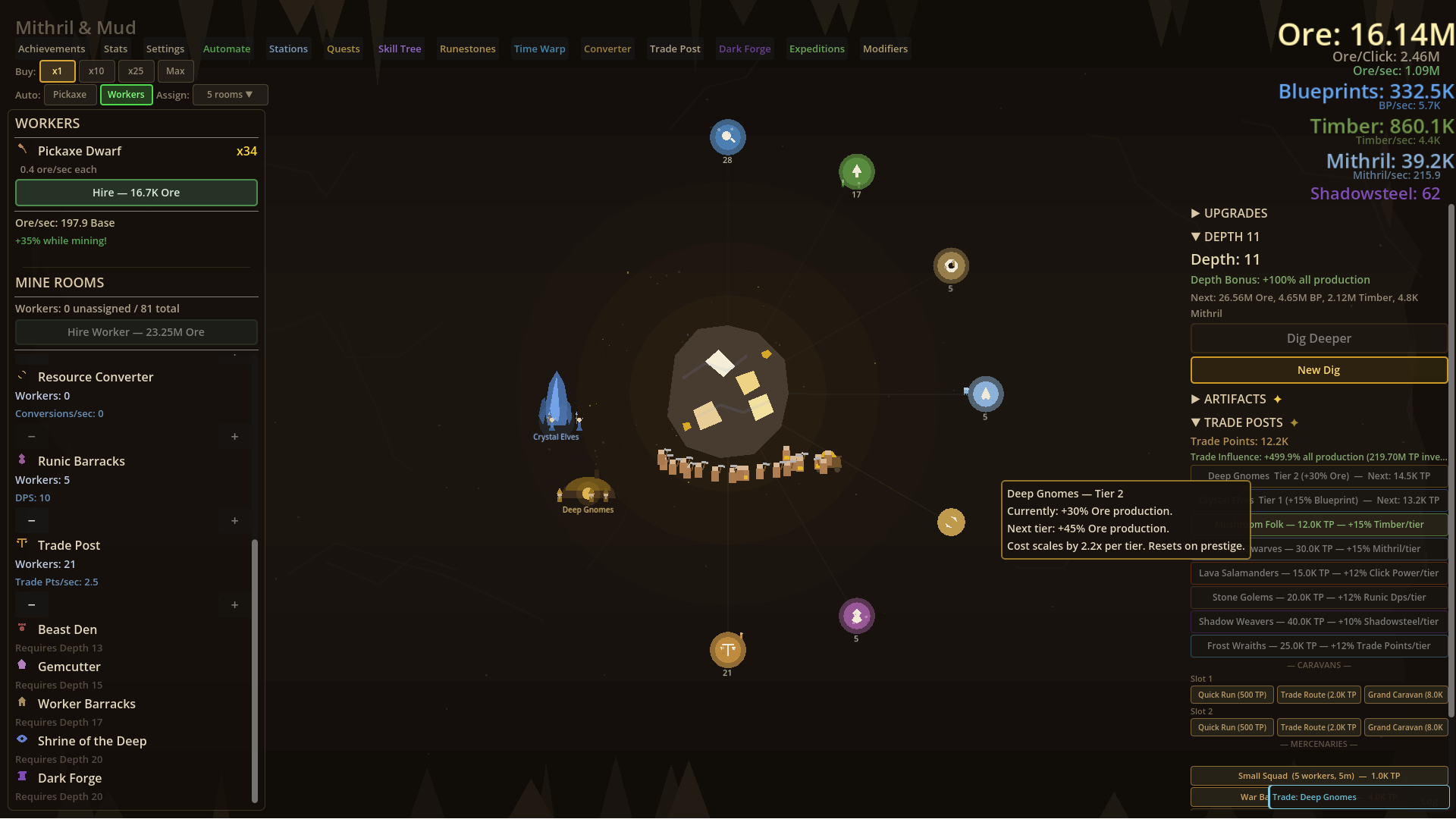1456x819 pixels.
Task: Start a New Dig
Action: pyautogui.click(x=1318, y=369)
